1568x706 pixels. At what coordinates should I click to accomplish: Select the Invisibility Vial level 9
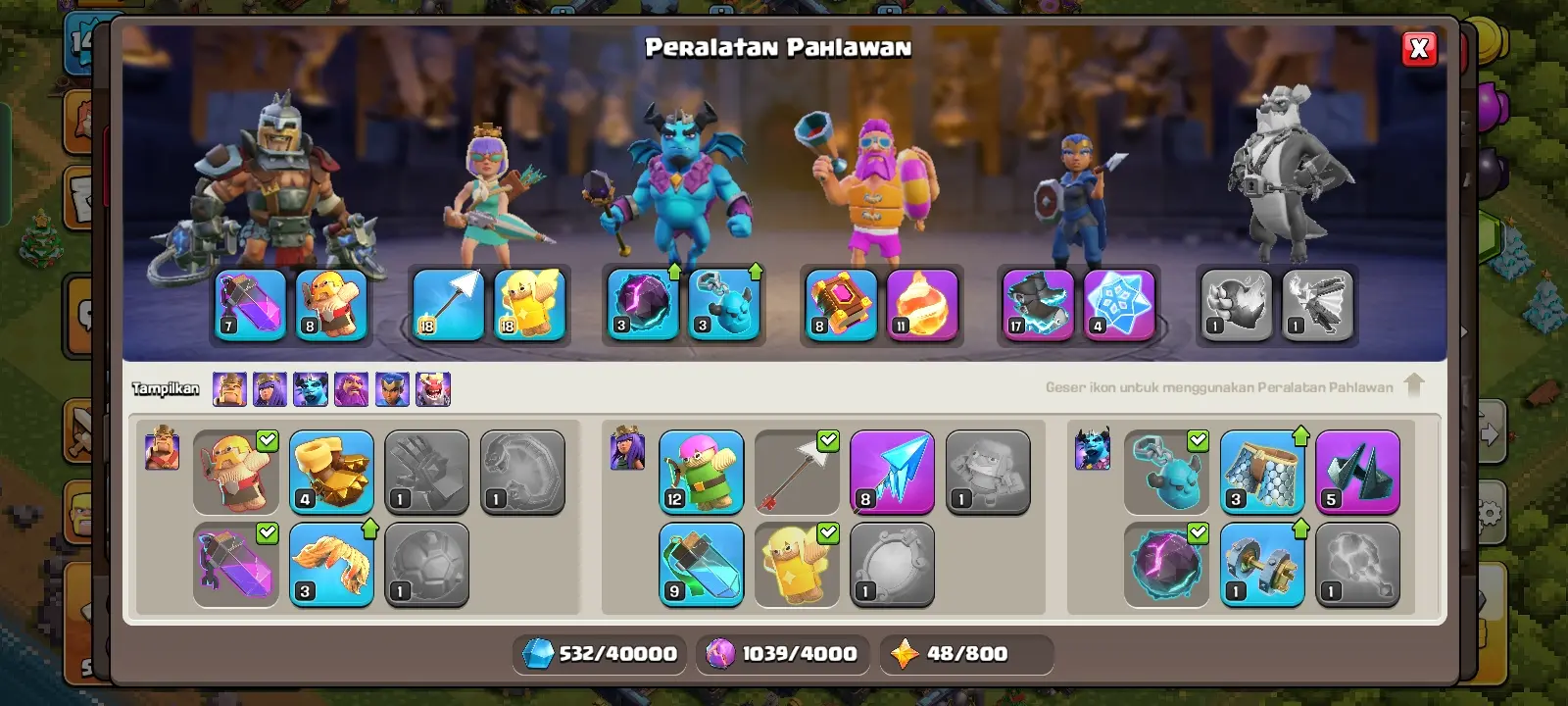coord(701,564)
